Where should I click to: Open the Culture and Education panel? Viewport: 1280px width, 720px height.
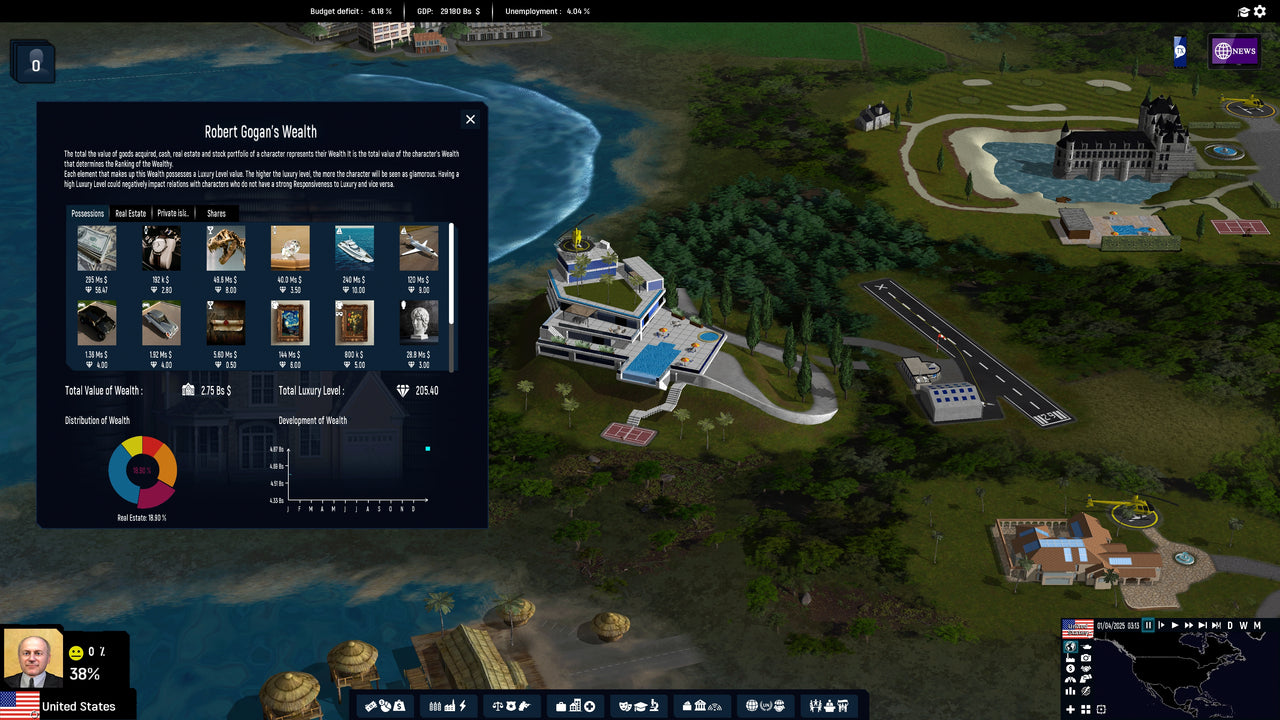(638, 705)
